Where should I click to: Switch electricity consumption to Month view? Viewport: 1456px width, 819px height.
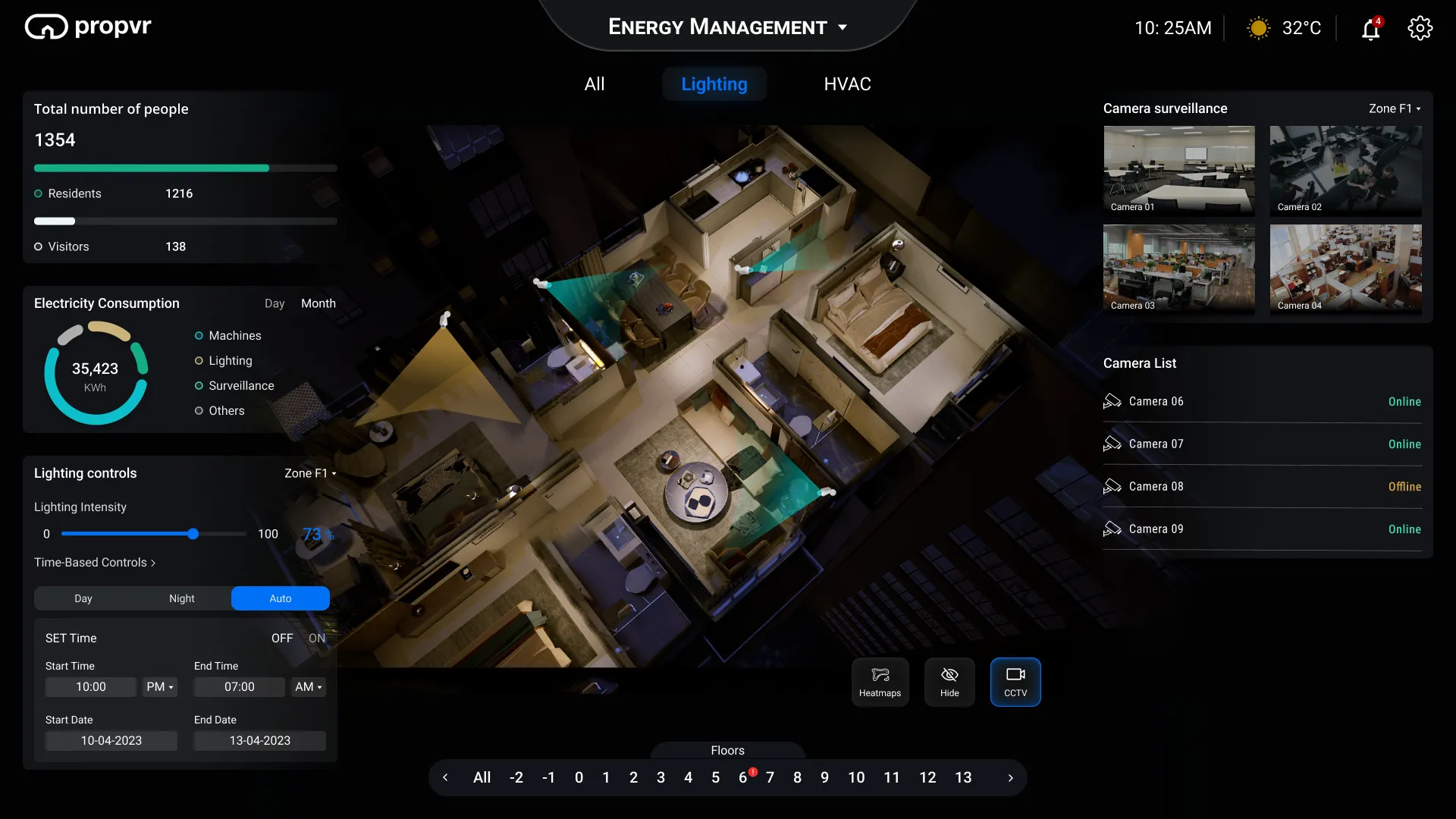pos(318,303)
